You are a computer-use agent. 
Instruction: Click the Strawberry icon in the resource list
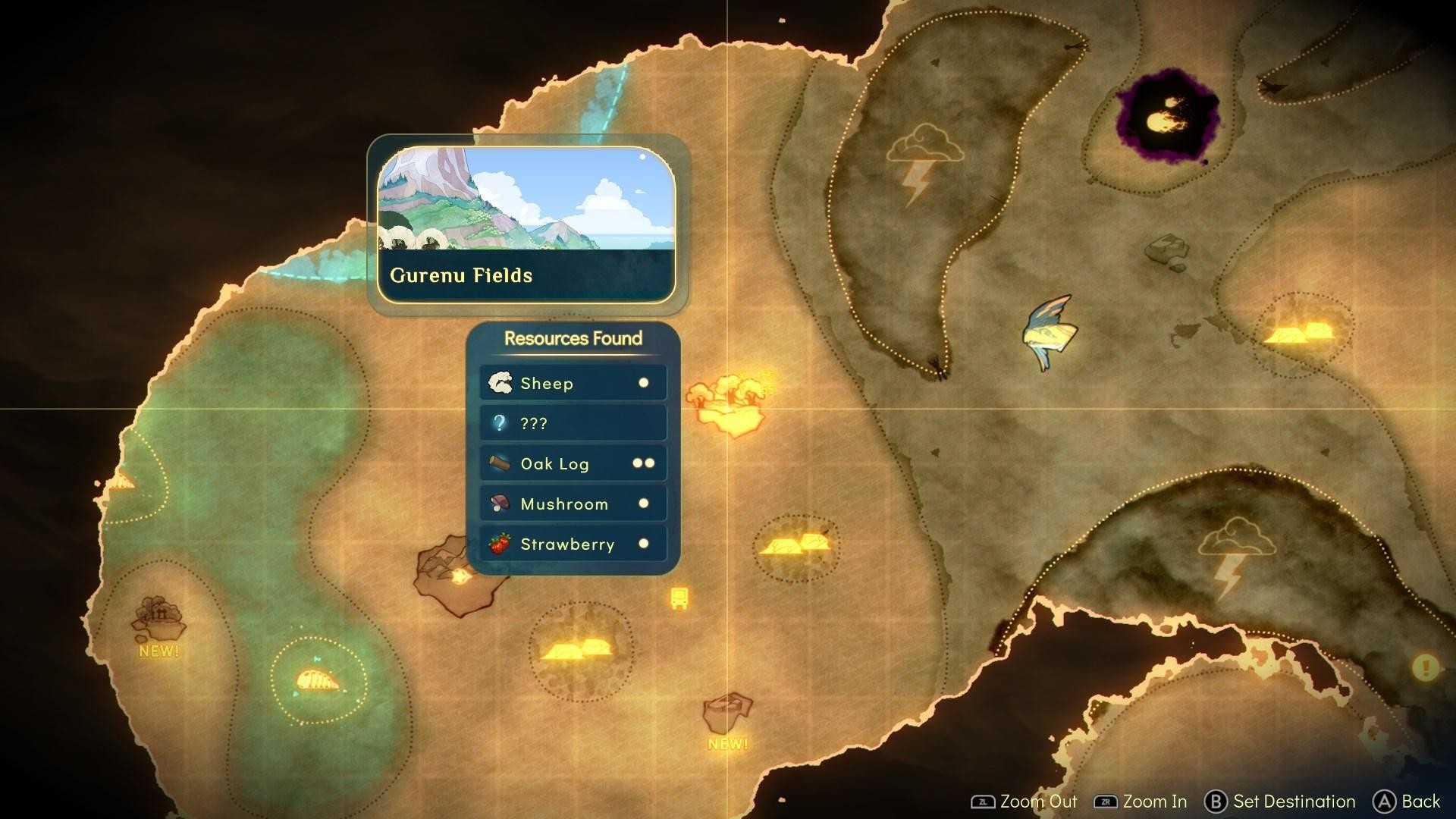point(499,544)
